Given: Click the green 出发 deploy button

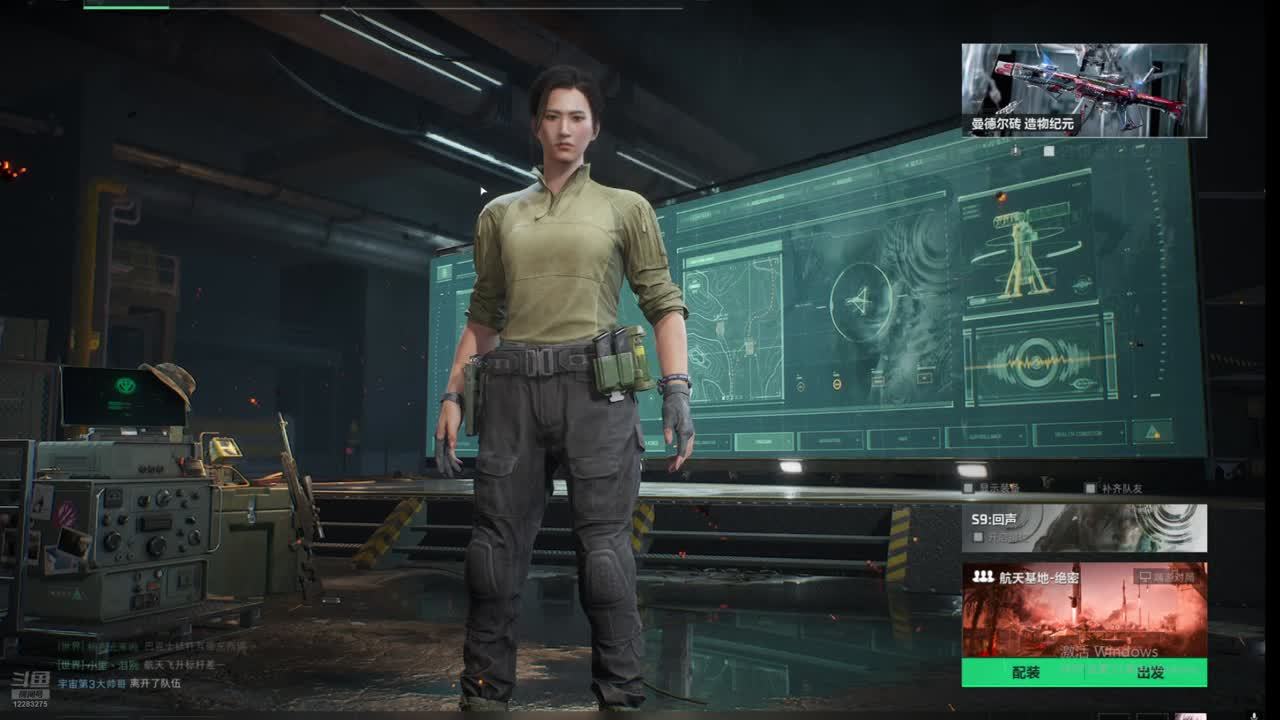Looking at the screenshot, I should [1150, 673].
